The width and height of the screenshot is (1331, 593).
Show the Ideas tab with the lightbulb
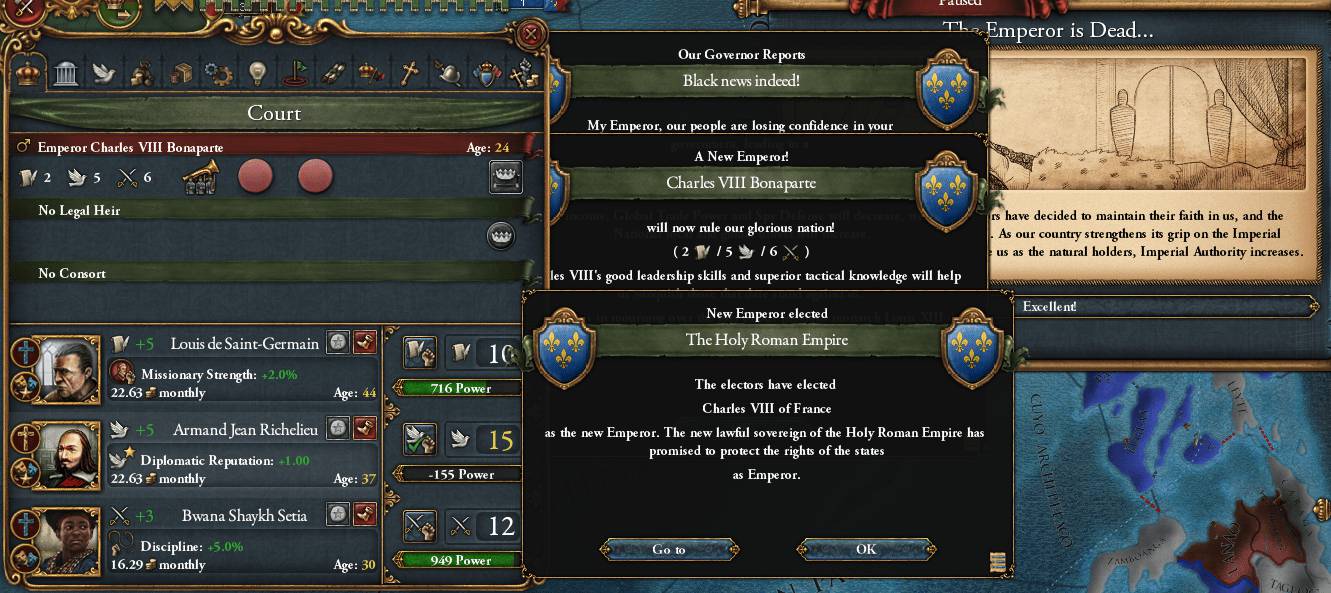257,73
